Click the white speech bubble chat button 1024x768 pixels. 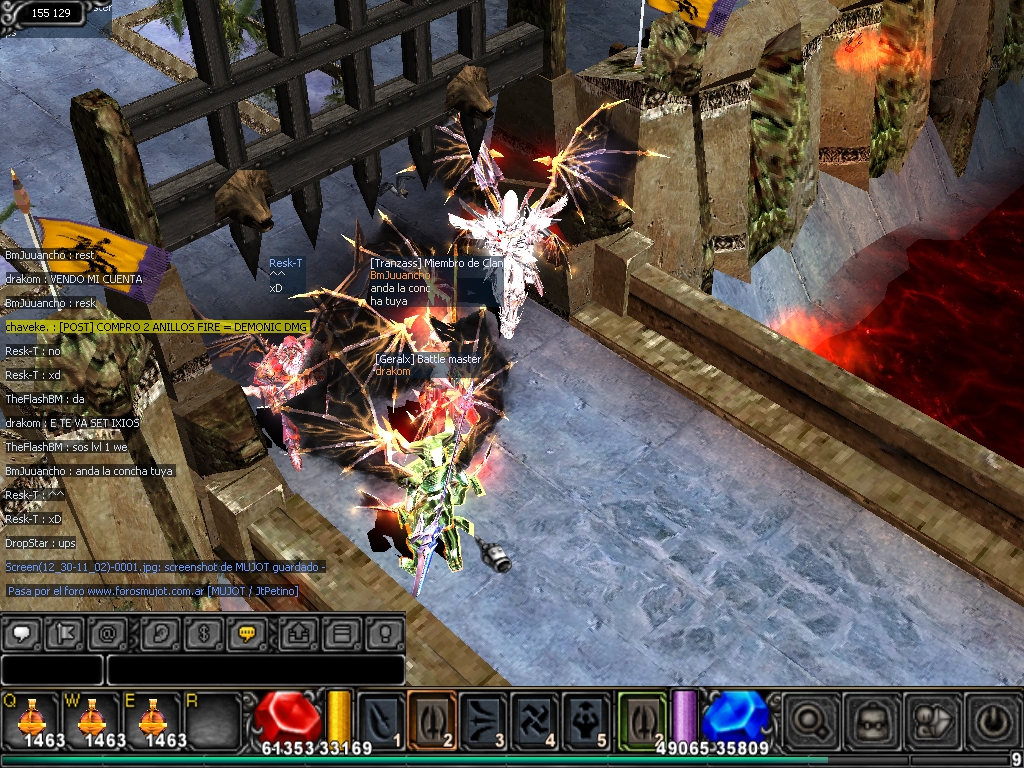point(22,633)
